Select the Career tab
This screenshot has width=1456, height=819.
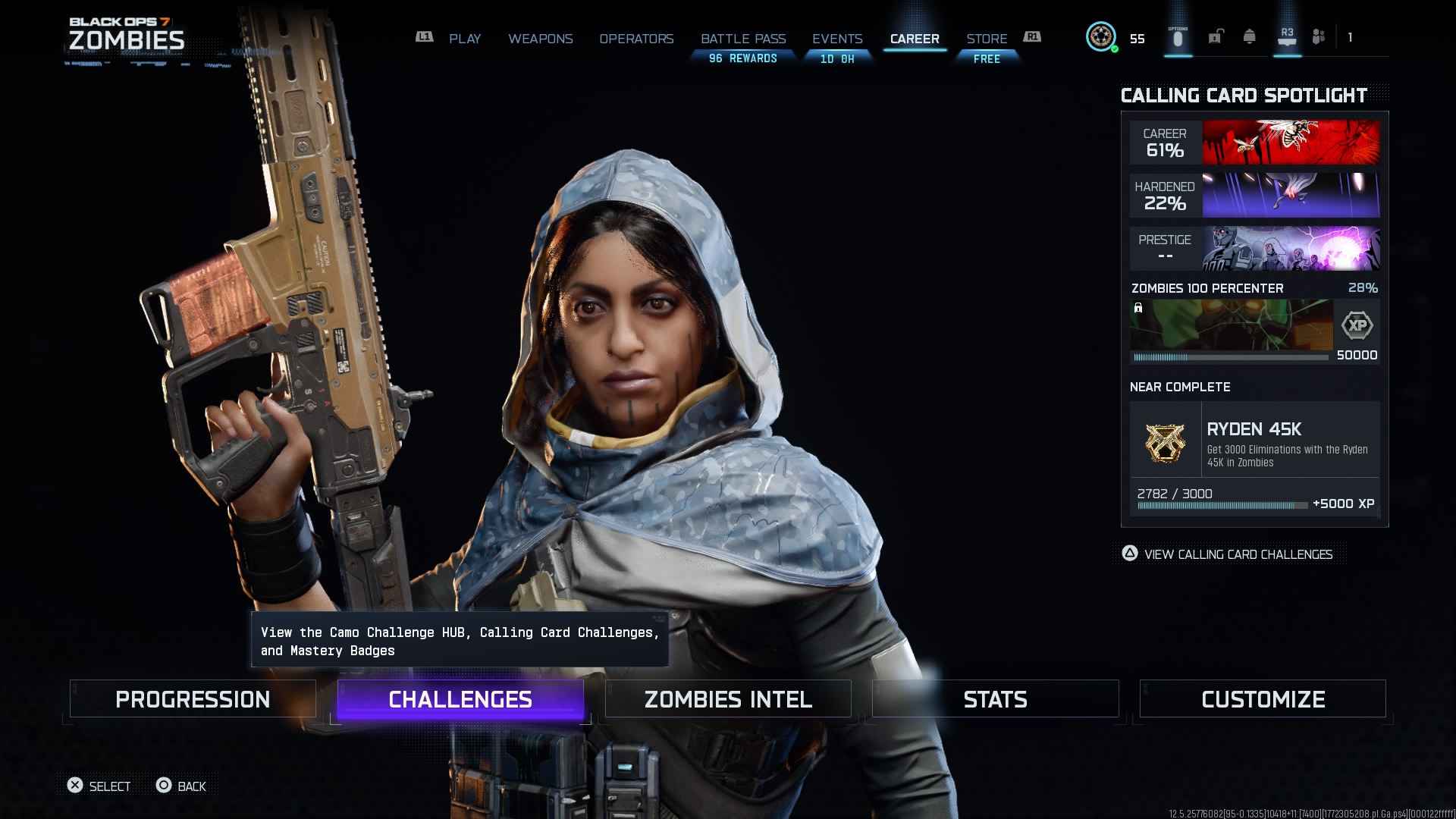click(915, 39)
